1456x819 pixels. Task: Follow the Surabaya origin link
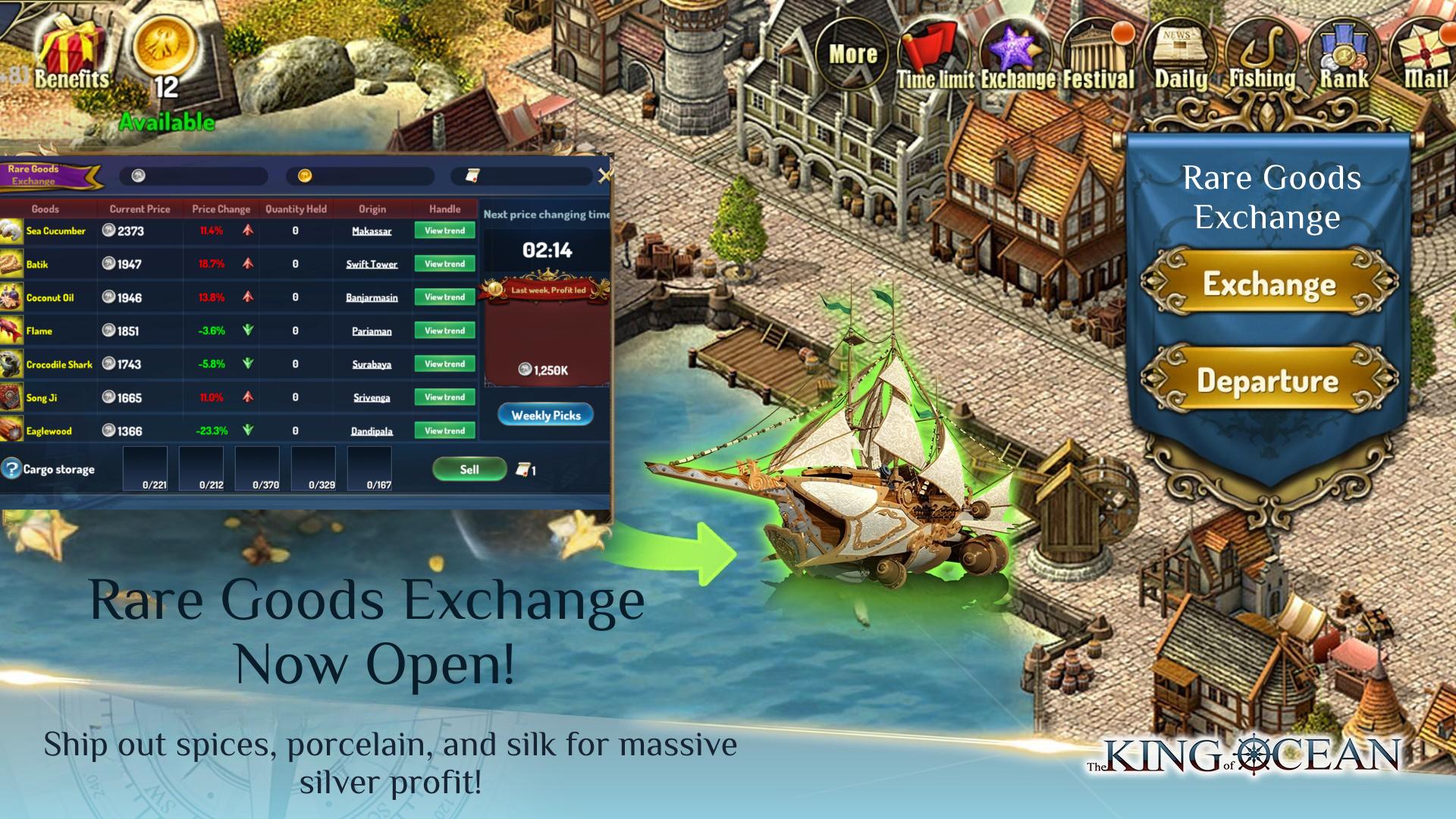pyautogui.click(x=372, y=365)
